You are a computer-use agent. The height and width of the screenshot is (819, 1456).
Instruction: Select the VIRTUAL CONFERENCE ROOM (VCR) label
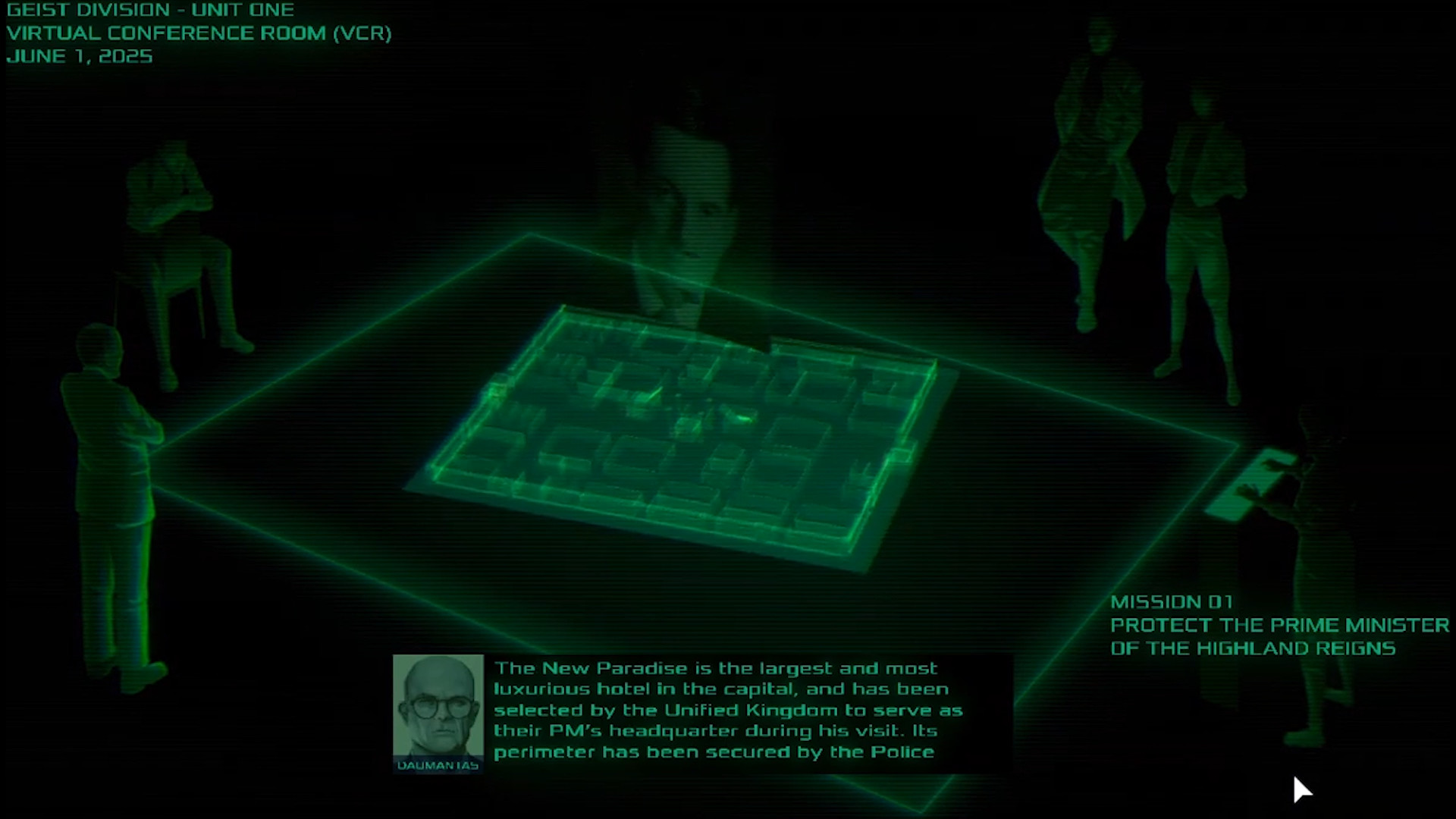pyautogui.click(x=200, y=33)
